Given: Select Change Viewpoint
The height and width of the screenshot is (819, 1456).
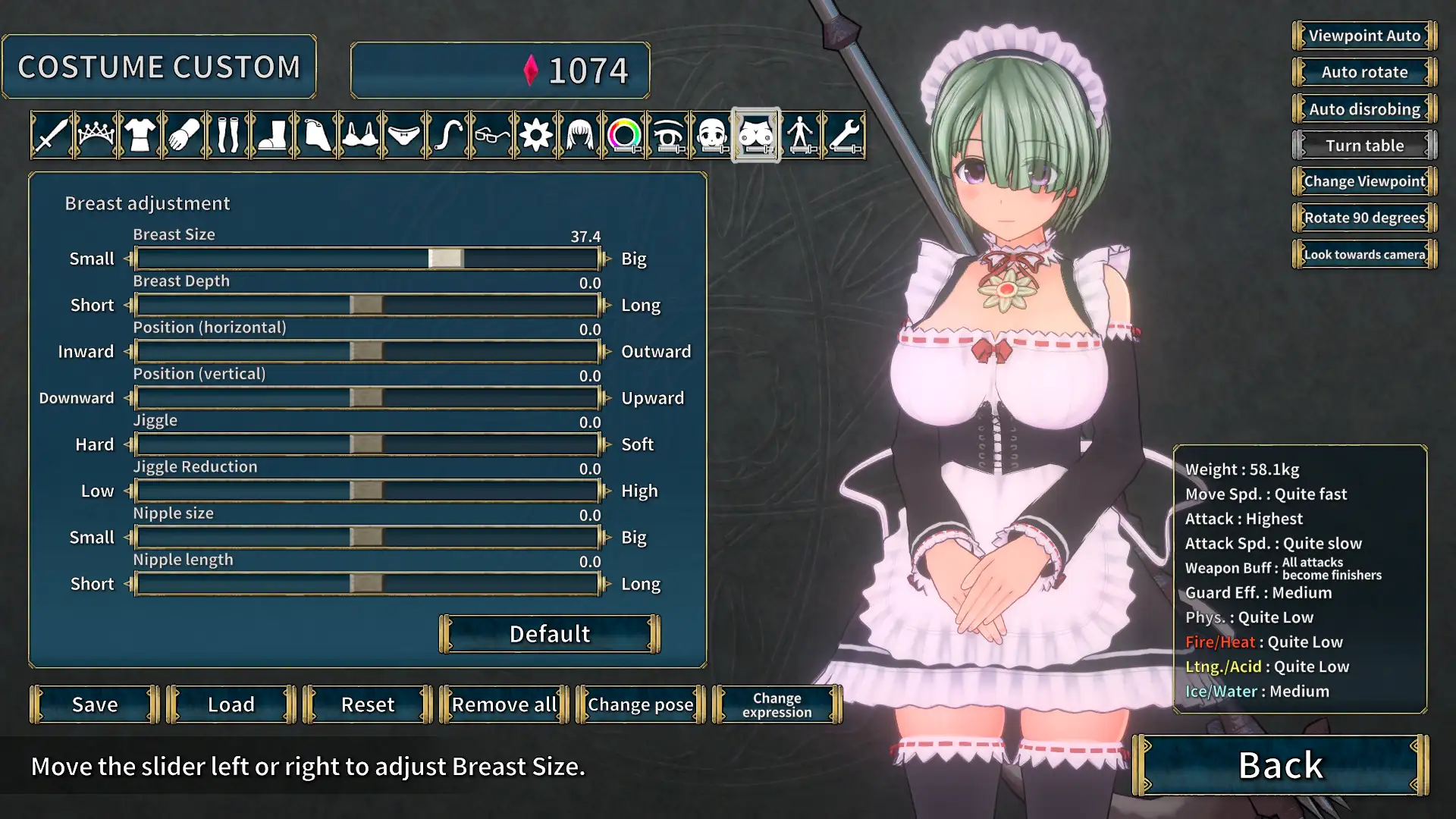Looking at the screenshot, I should pyautogui.click(x=1364, y=181).
